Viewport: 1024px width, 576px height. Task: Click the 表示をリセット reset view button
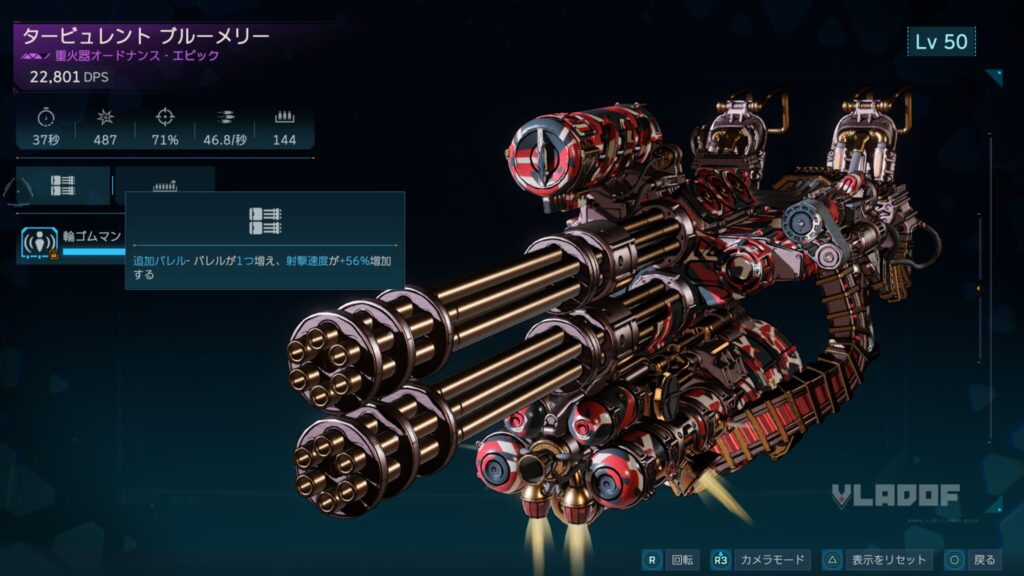(877, 560)
